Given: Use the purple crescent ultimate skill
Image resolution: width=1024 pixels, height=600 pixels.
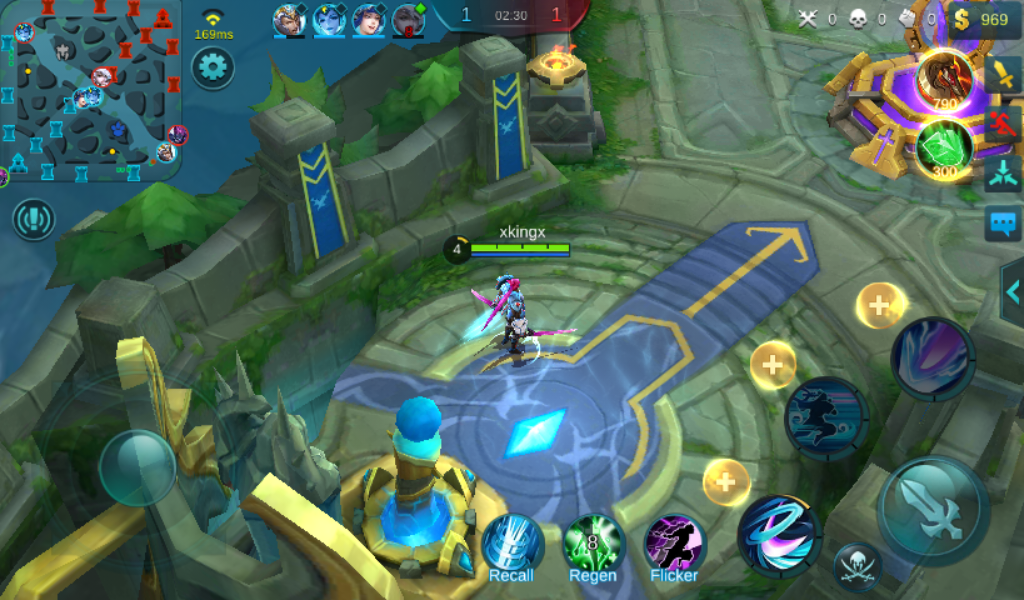Looking at the screenshot, I should tap(932, 357).
